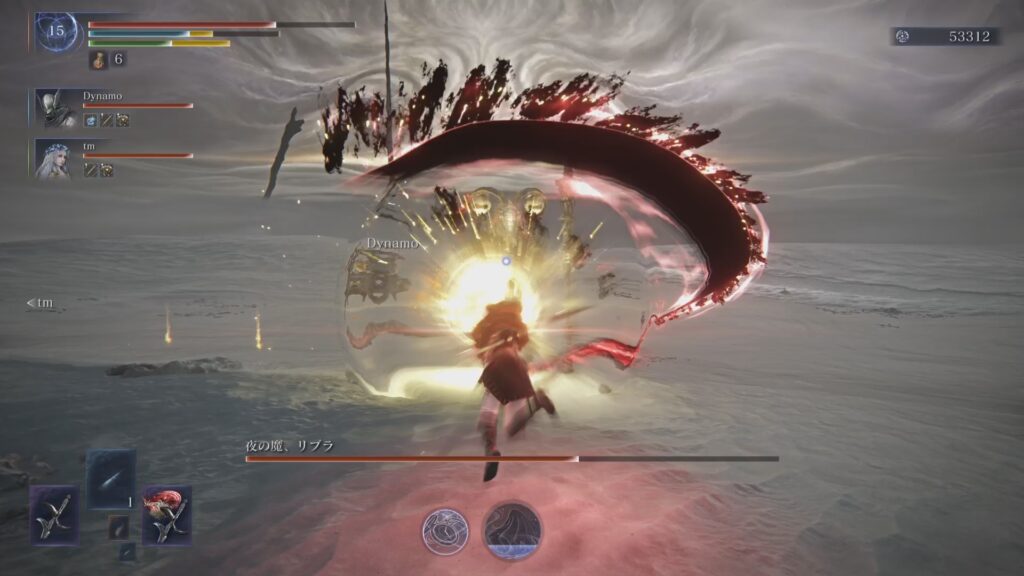This screenshot has height=576, width=1024.
Task: Select the top quick-item slot with count 1
Action: (110, 480)
